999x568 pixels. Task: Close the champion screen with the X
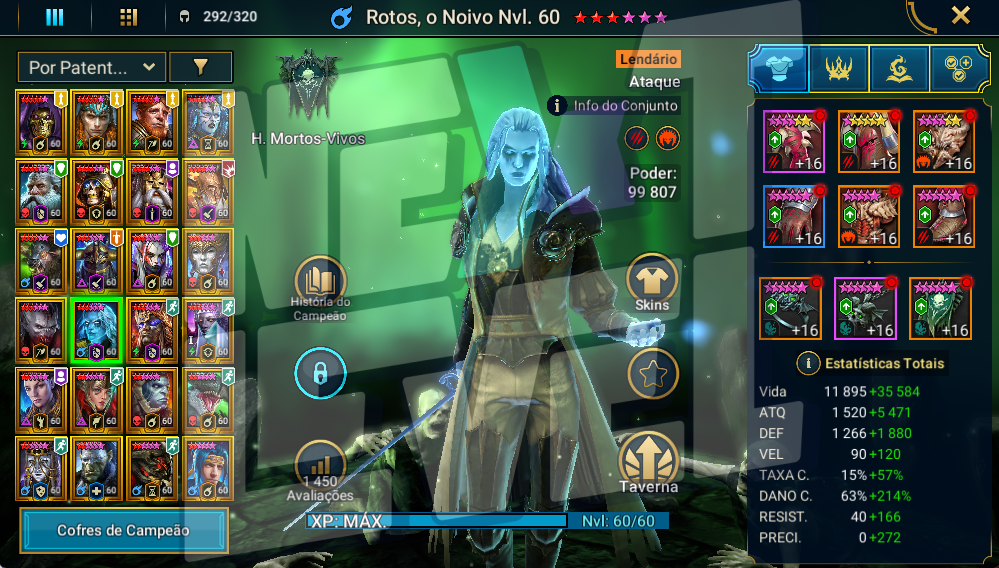pyautogui.click(x=960, y=15)
